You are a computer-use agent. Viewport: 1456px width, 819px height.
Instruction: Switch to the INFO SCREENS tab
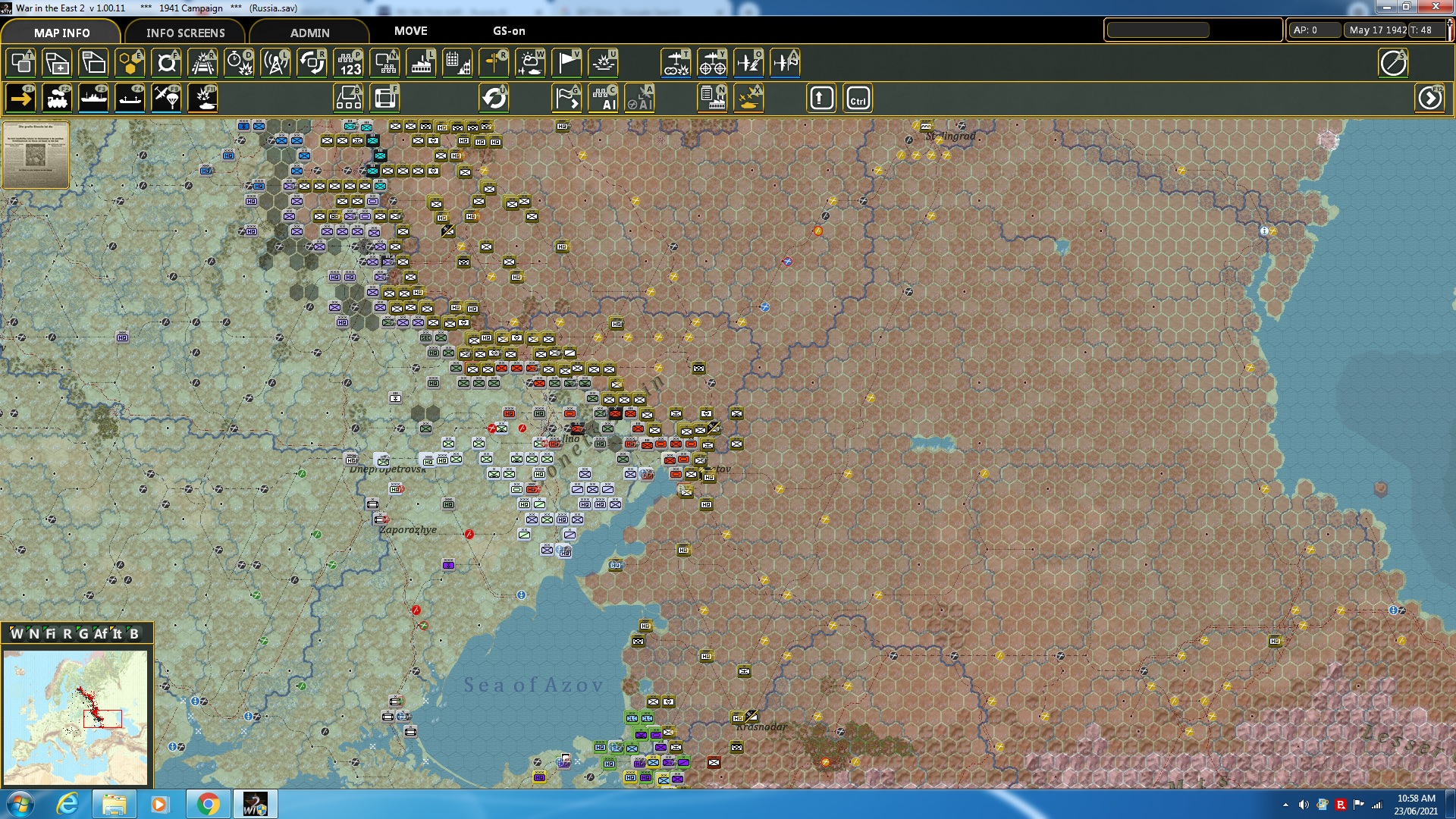click(x=185, y=33)
